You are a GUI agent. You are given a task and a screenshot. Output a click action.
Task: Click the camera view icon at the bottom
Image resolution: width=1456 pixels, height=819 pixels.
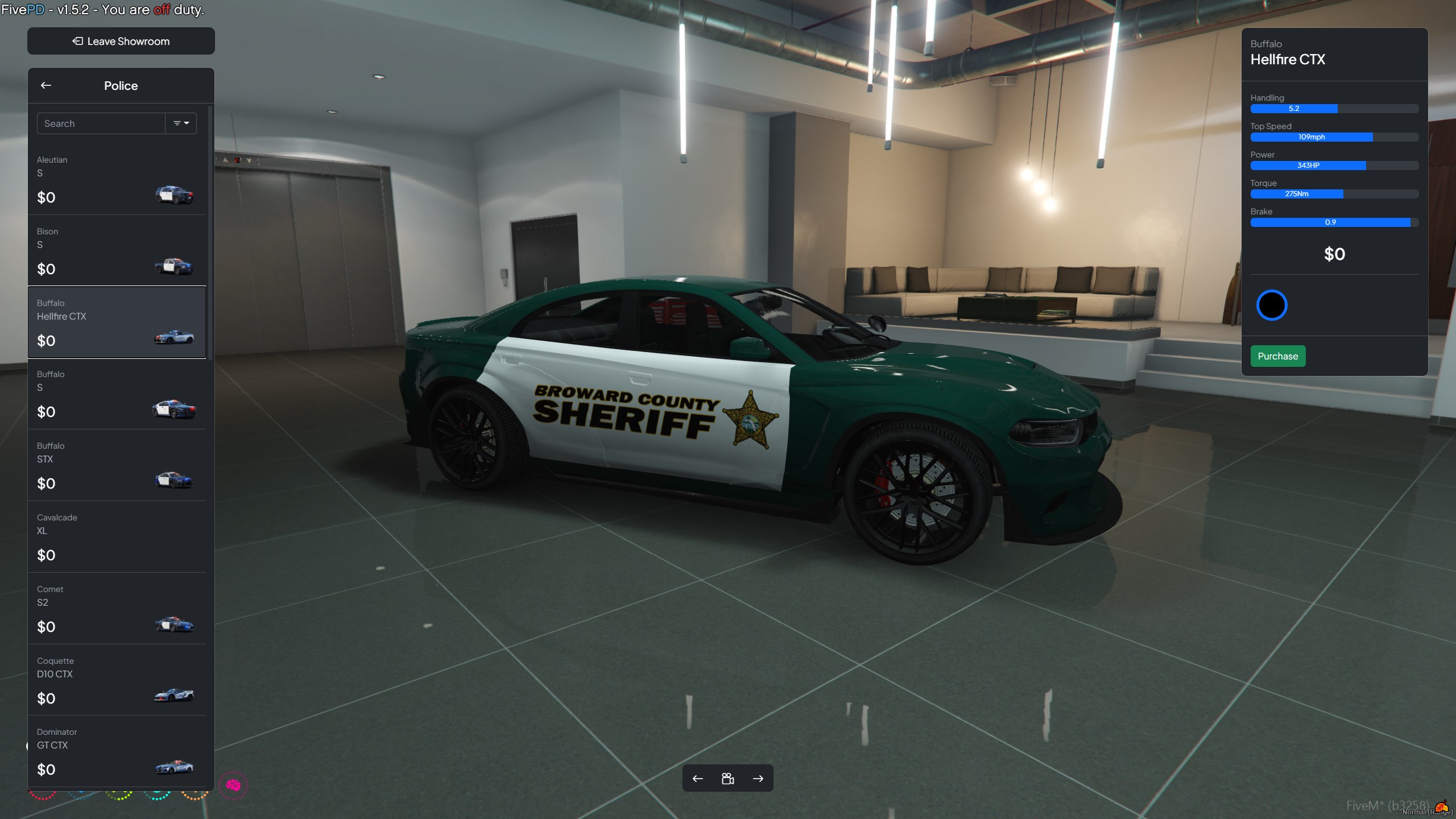click(729, 778)
